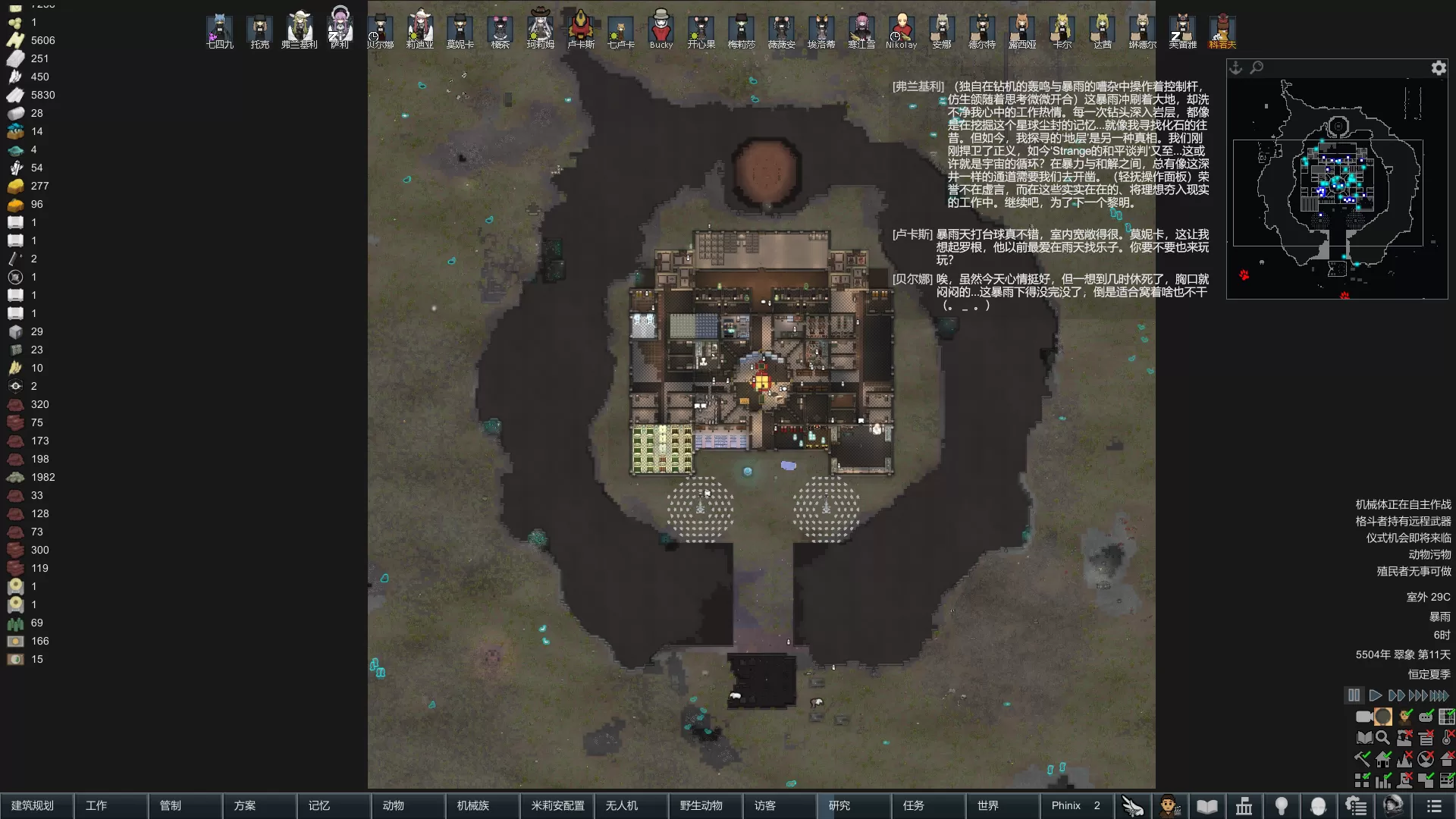This screenshot has width=1456, height=819.
Task: Set game speed to double fast-forward
Action: coord(1396,695)
